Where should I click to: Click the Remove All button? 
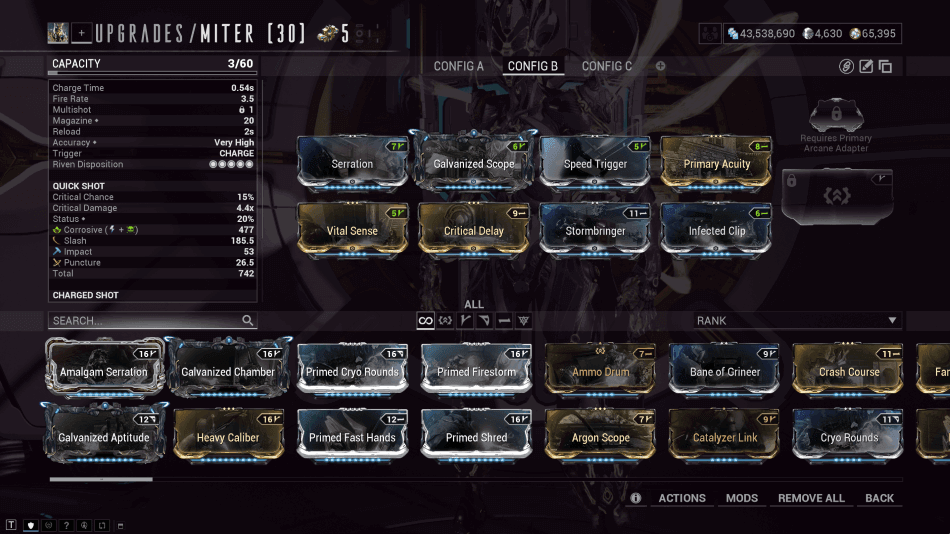click(811, 498)
